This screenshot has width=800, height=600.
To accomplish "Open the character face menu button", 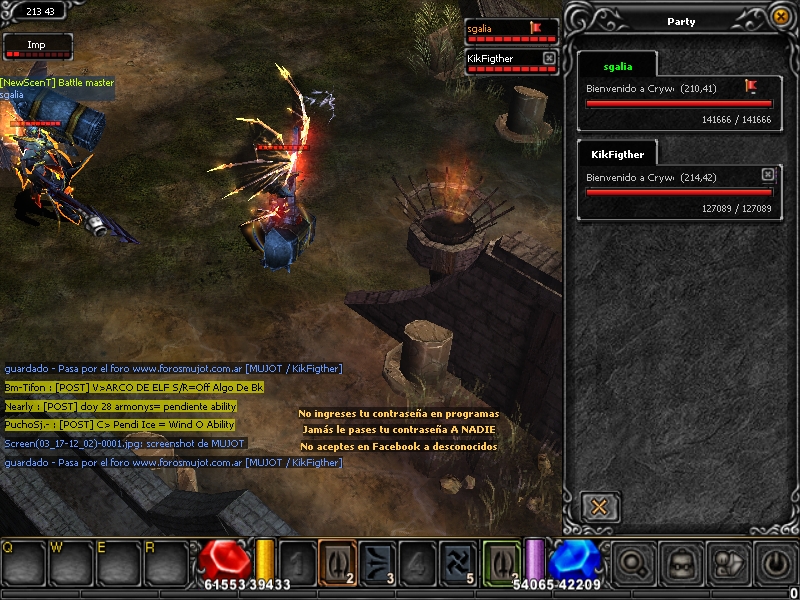I will pos(681,563).
